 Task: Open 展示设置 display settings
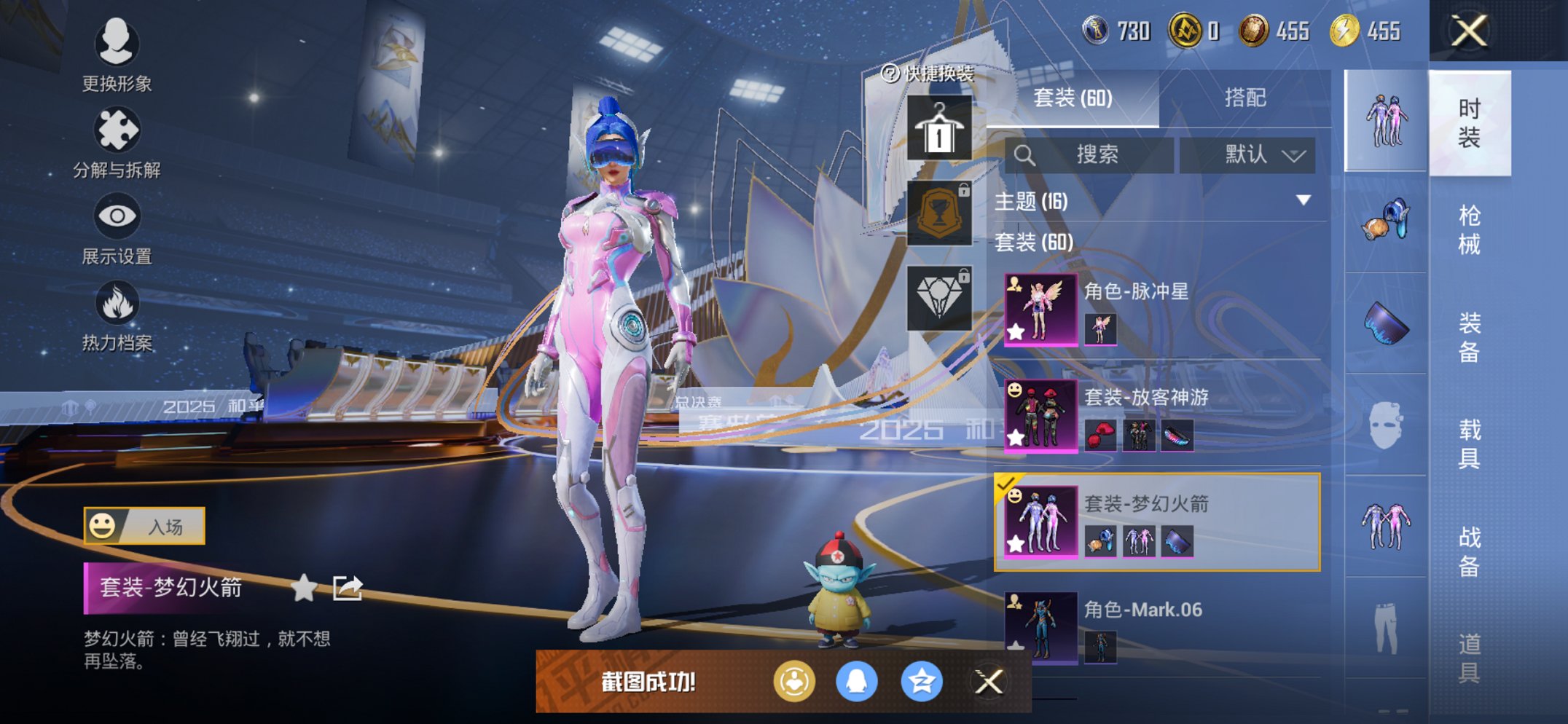(117, 229)
